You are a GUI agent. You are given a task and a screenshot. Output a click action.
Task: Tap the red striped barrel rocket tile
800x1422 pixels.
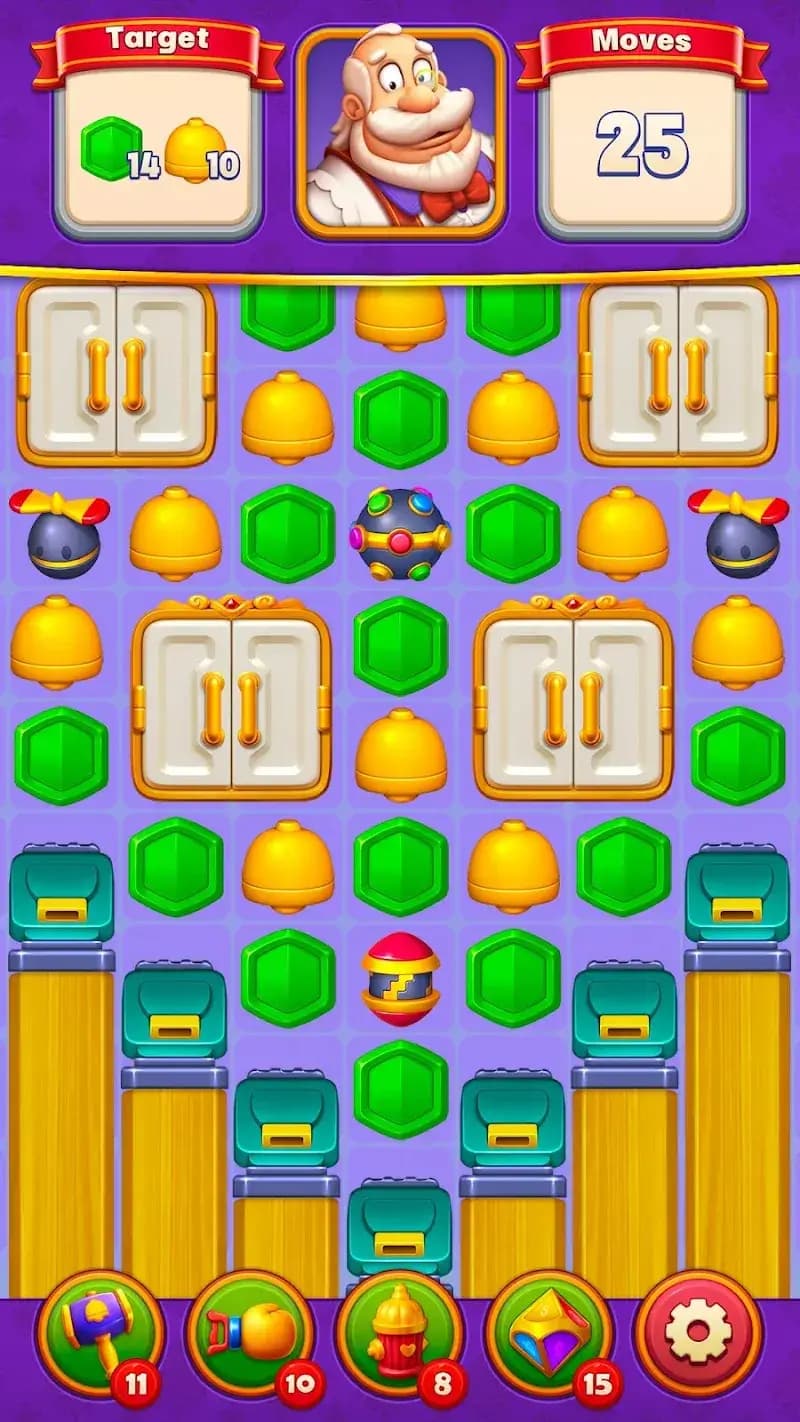pos(400,979)
